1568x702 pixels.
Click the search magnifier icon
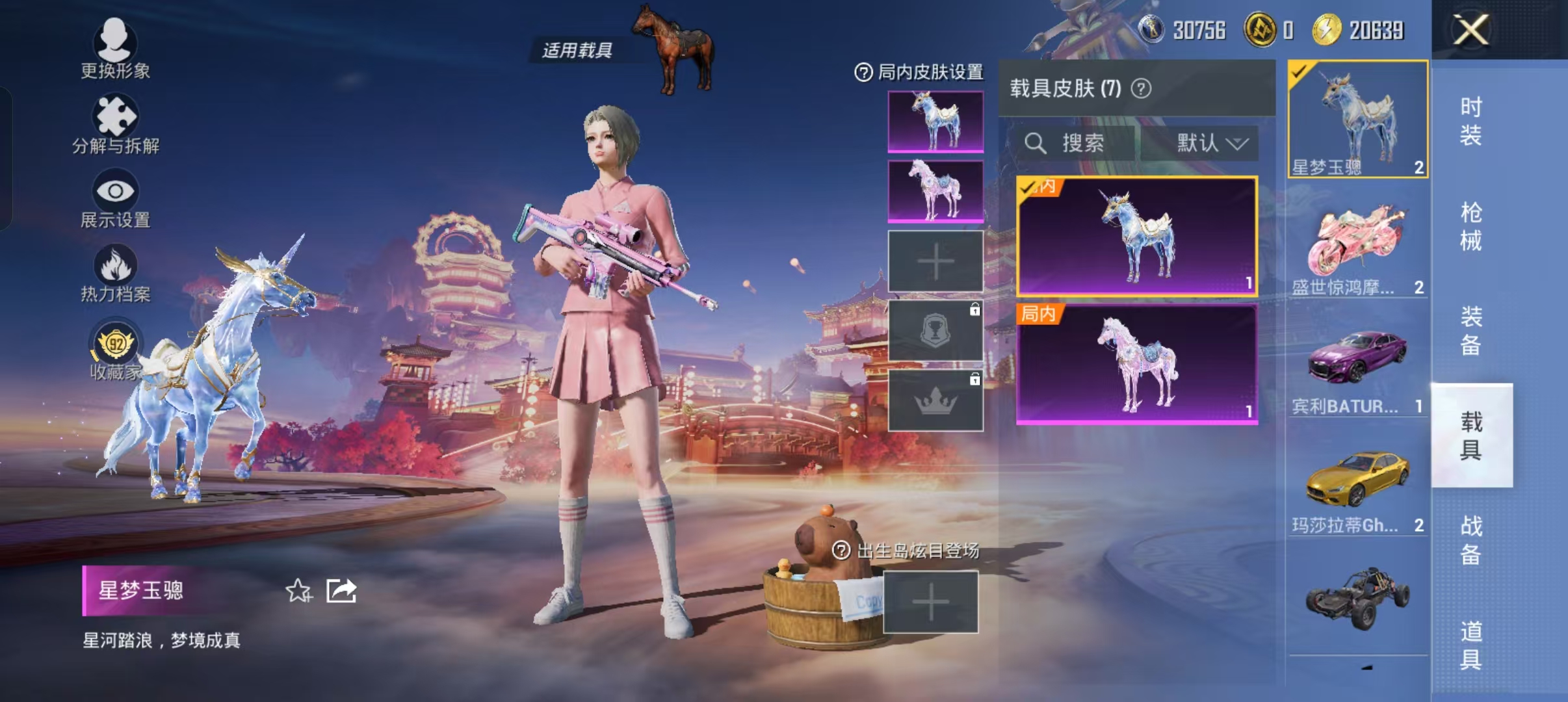(x=1035, y=144)
